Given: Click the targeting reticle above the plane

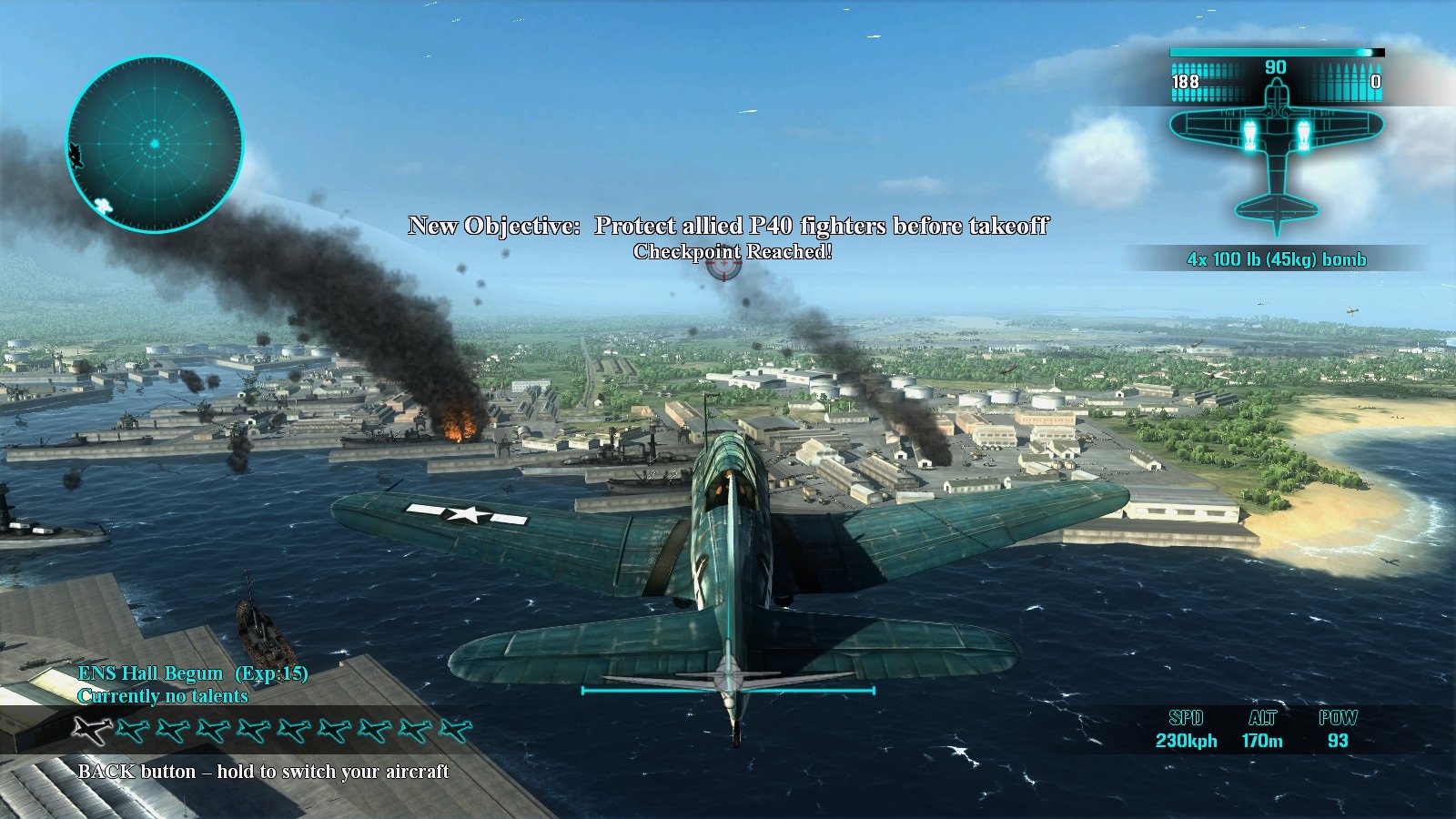Looking at the screenshot, I should click(x=722, y=265).
